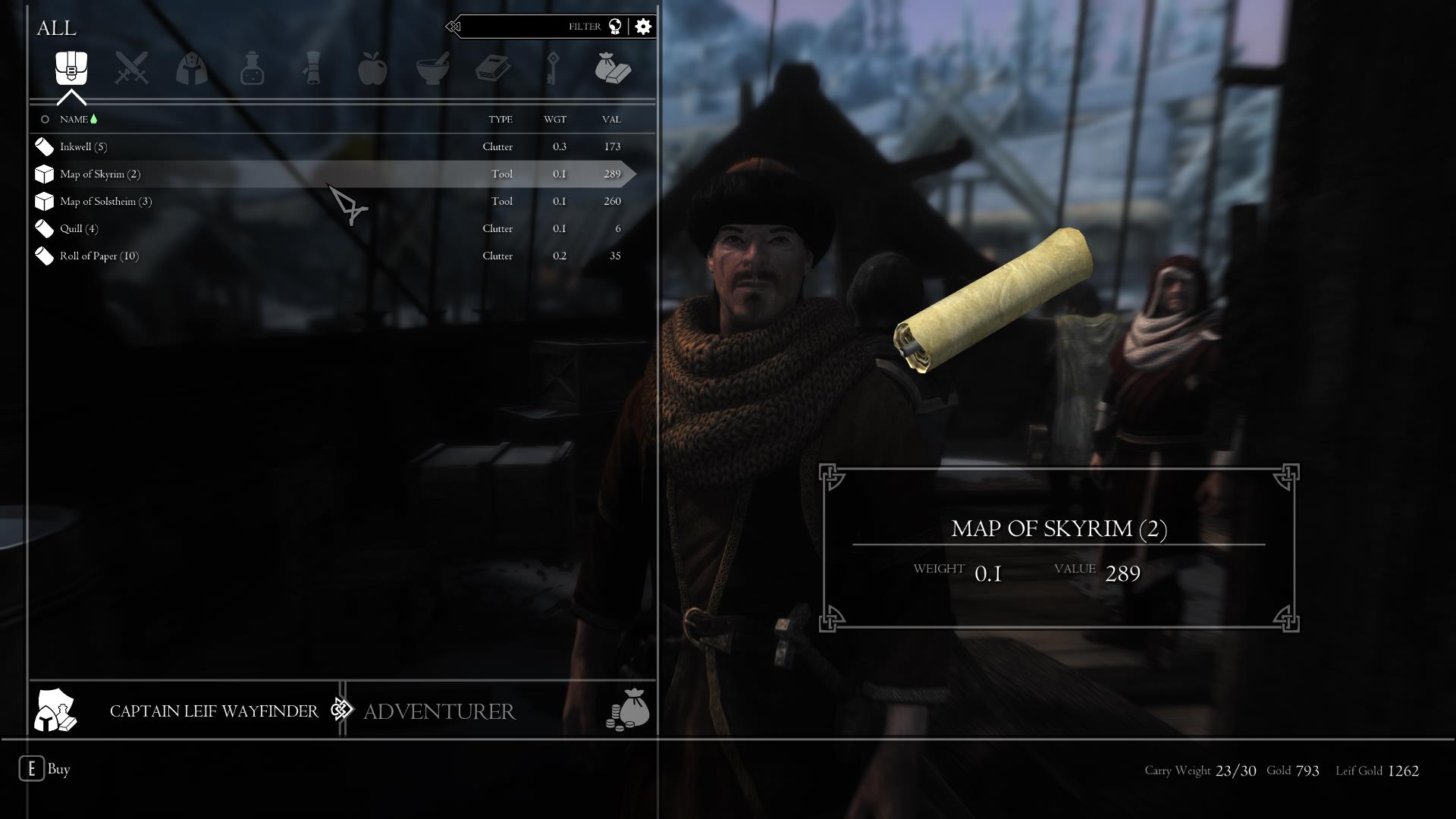Viewport: 1456px width, 819px height.
Task: Open the Weapons crossed-swords category
Action: pyautogui.click(x=131, y=69)
